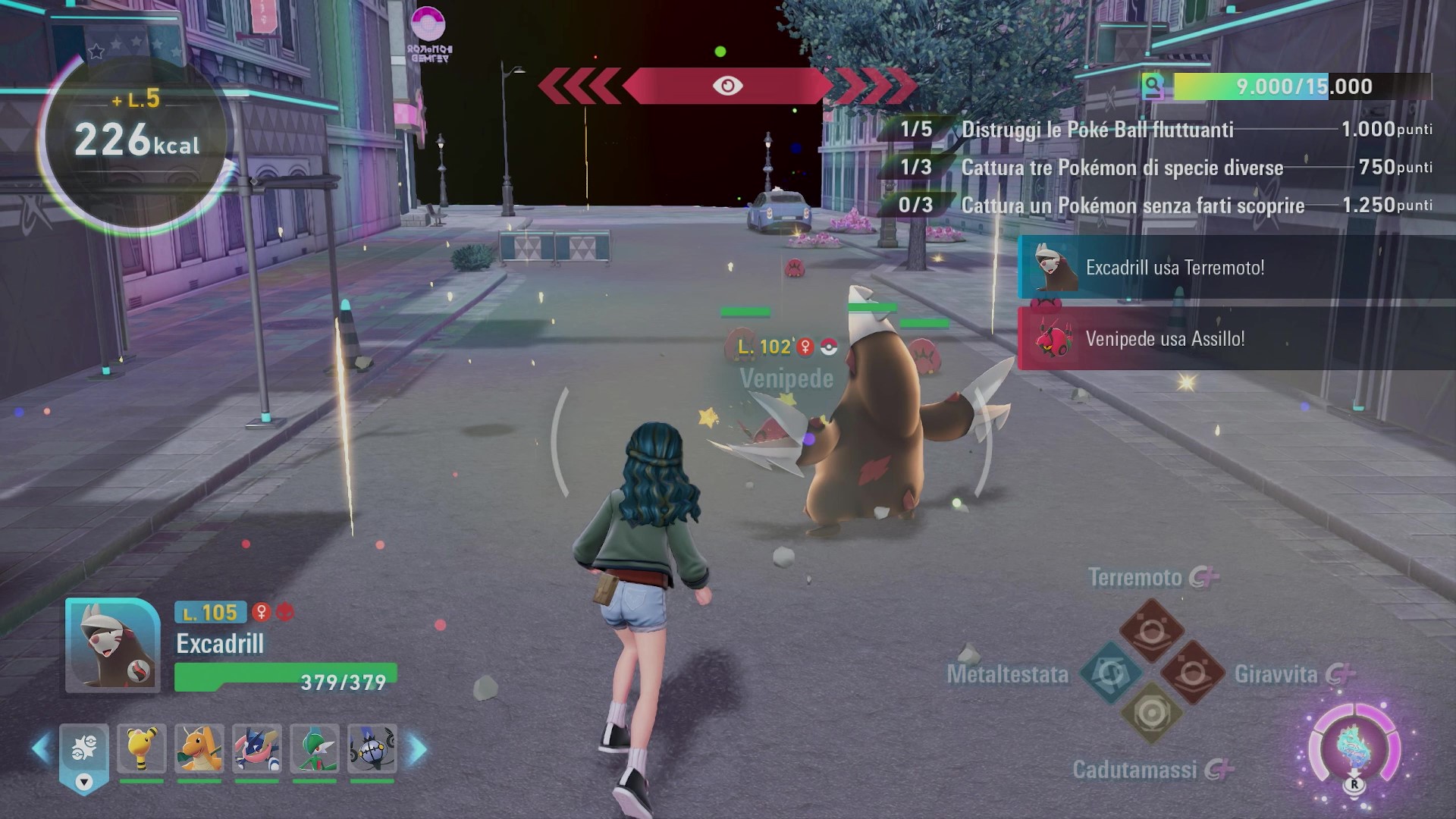The image size is (1456, 819).
Task: Activate the Giravvita move icon
Action: click(1192, 673)
